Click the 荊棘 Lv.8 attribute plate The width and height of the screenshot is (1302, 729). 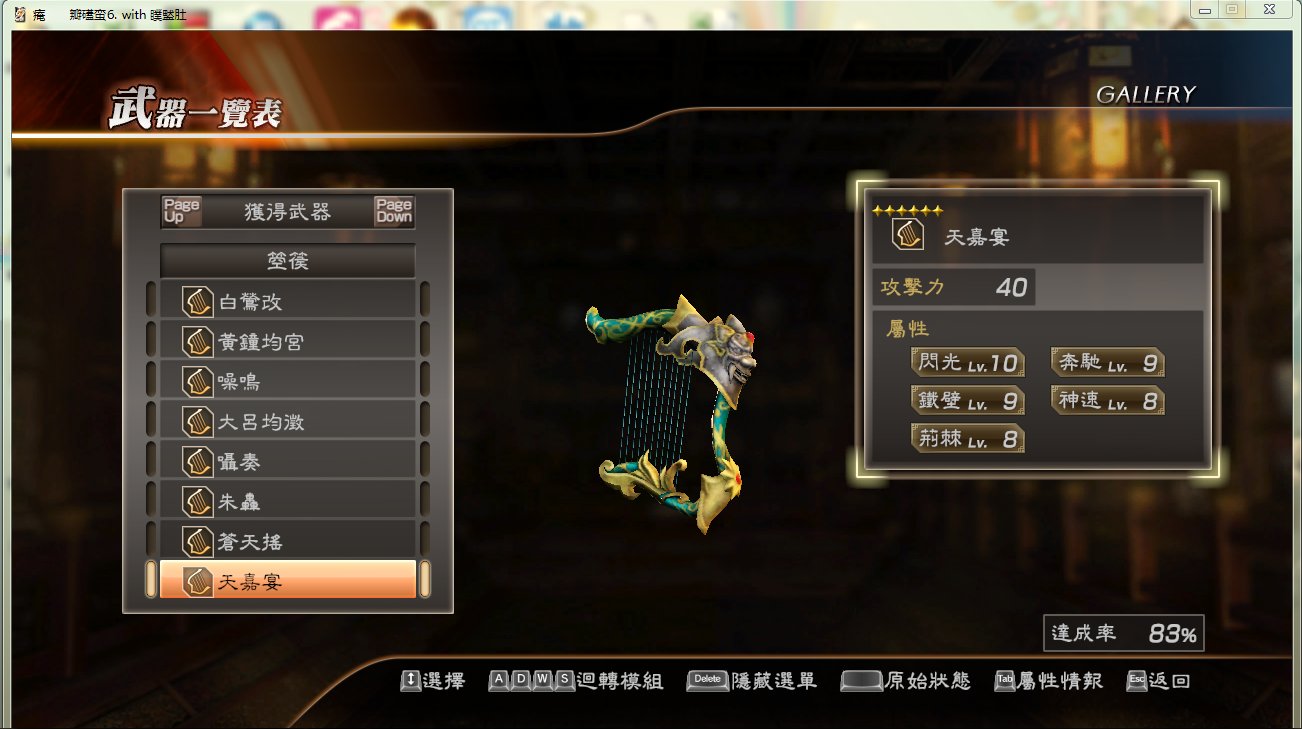pos(966,438)
